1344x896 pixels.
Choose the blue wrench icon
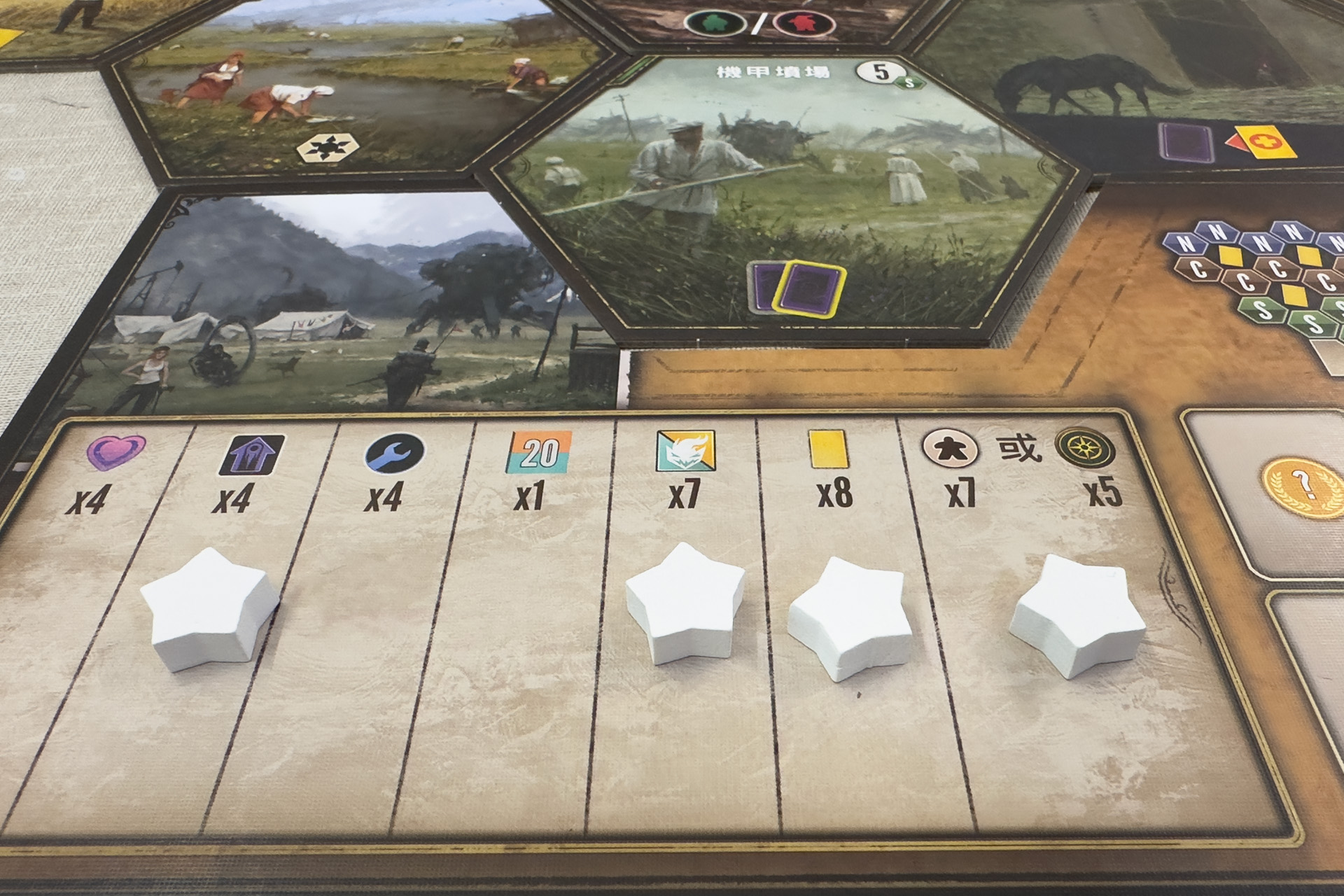pyautogui.click(x=394, y=454)
